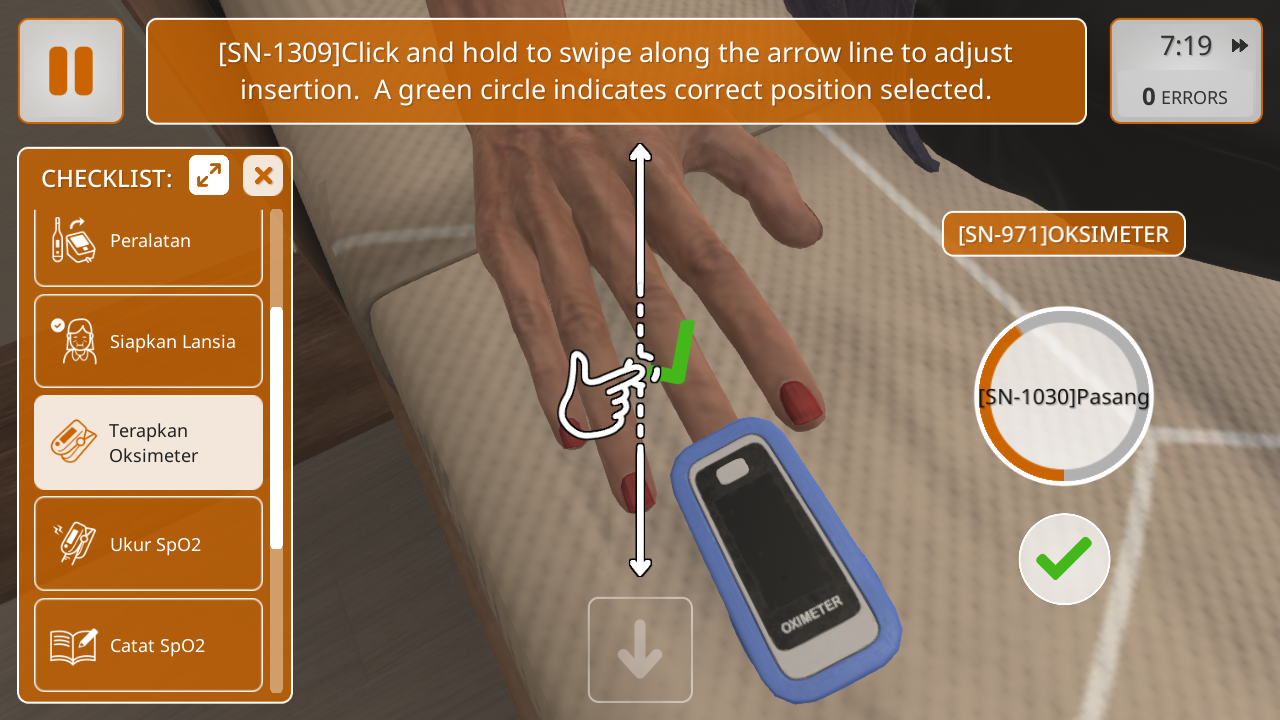Click the fast-forward arrows beside the timer

[x=1240, y=46]
